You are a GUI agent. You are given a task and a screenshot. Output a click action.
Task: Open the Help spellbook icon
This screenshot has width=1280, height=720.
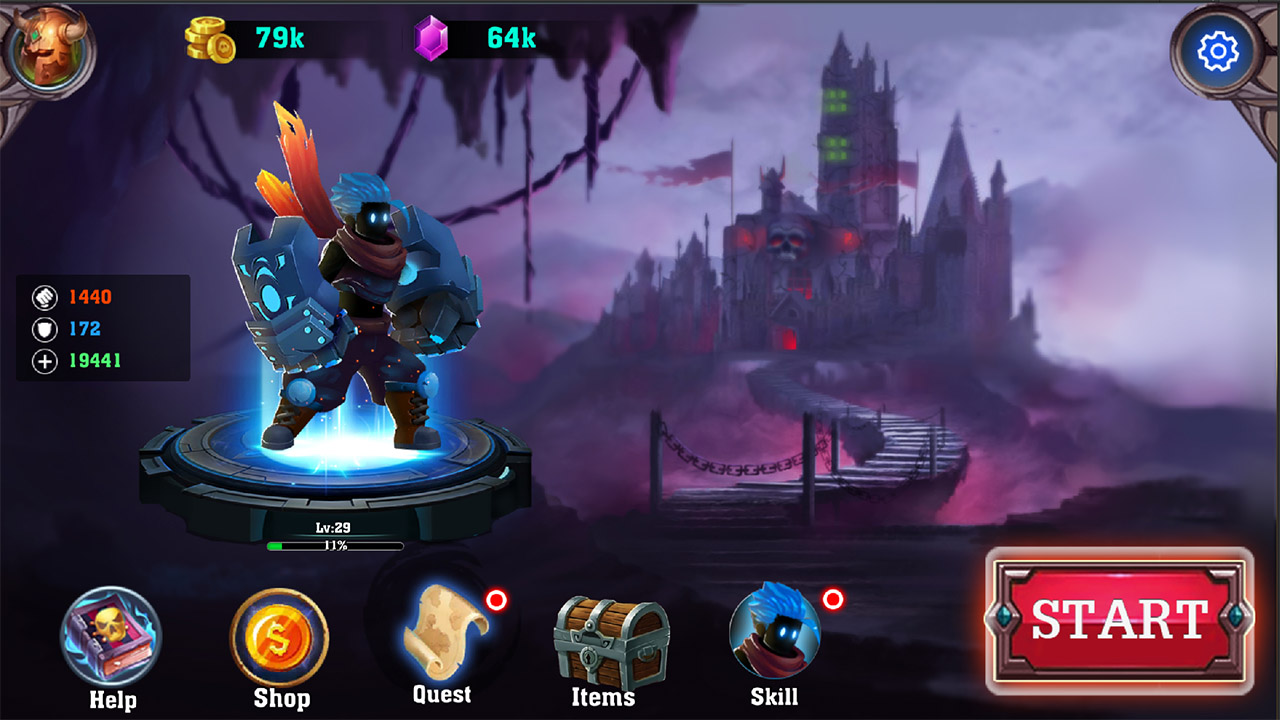click(x=112, y=636)
